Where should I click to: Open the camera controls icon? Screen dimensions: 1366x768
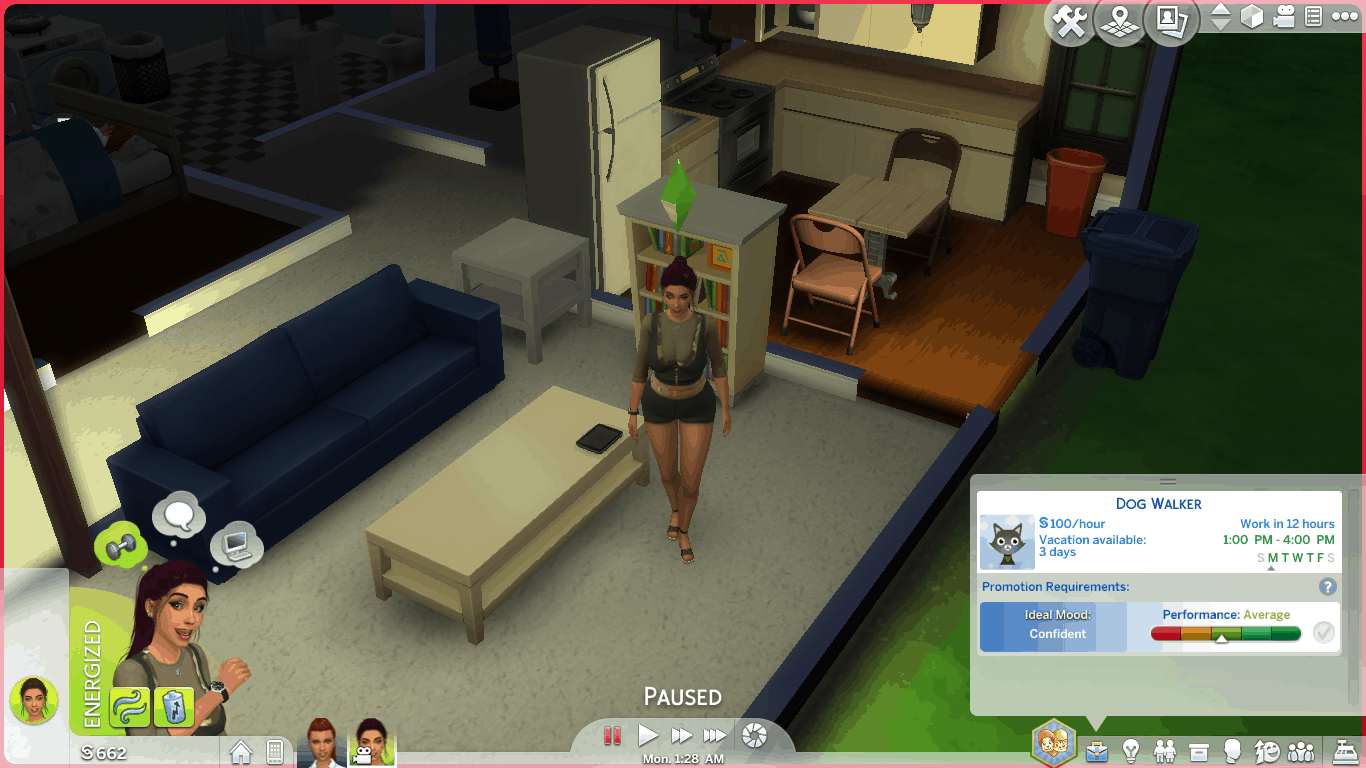(x=1284, y=17)
